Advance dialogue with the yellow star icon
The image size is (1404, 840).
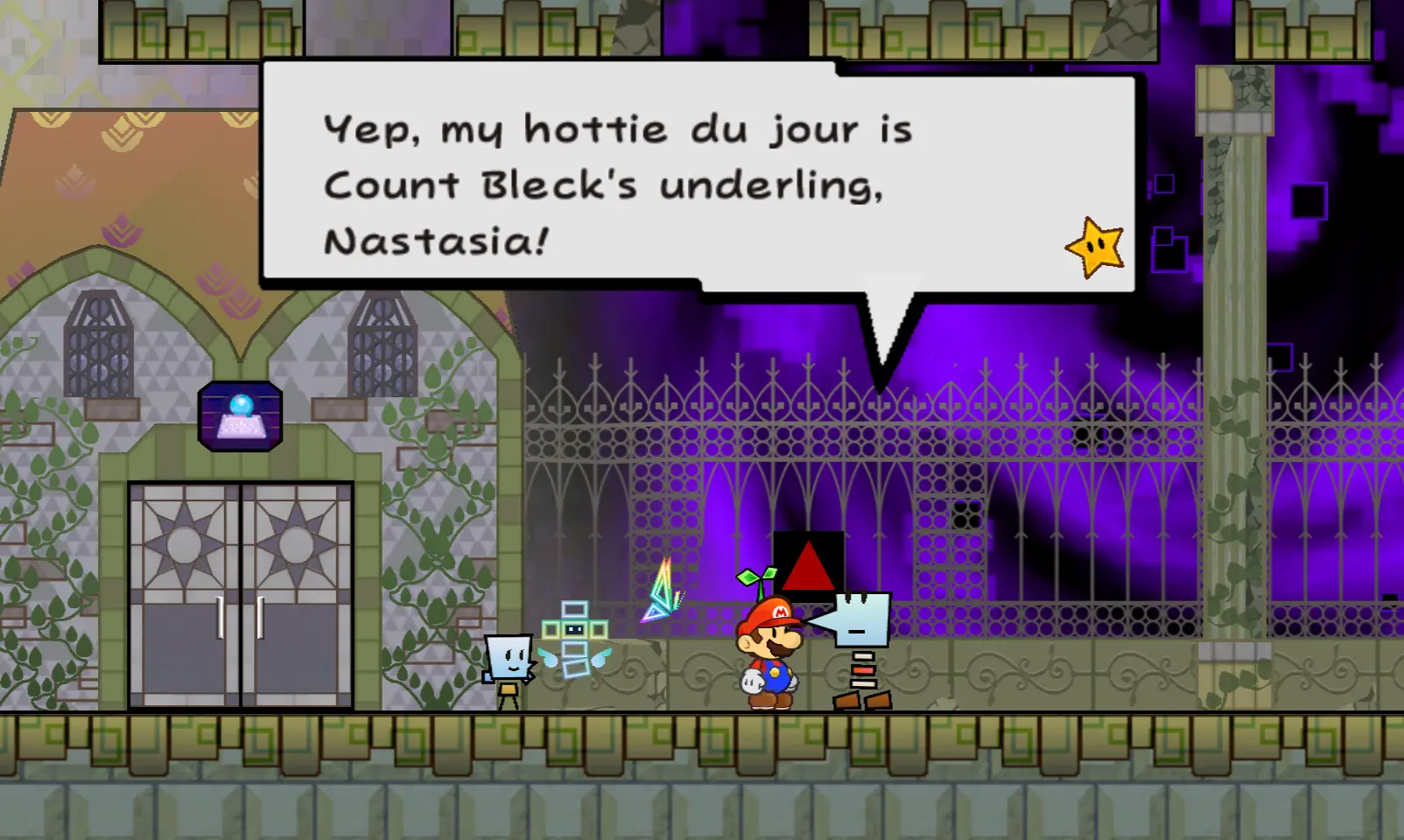coord(1095,248)
